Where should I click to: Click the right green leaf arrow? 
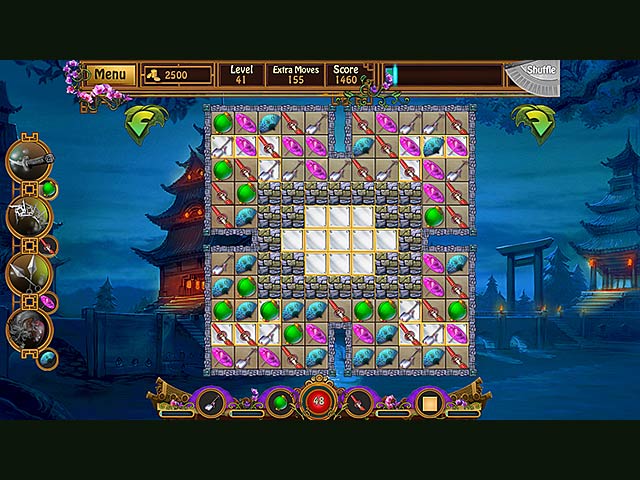point(533,124)
